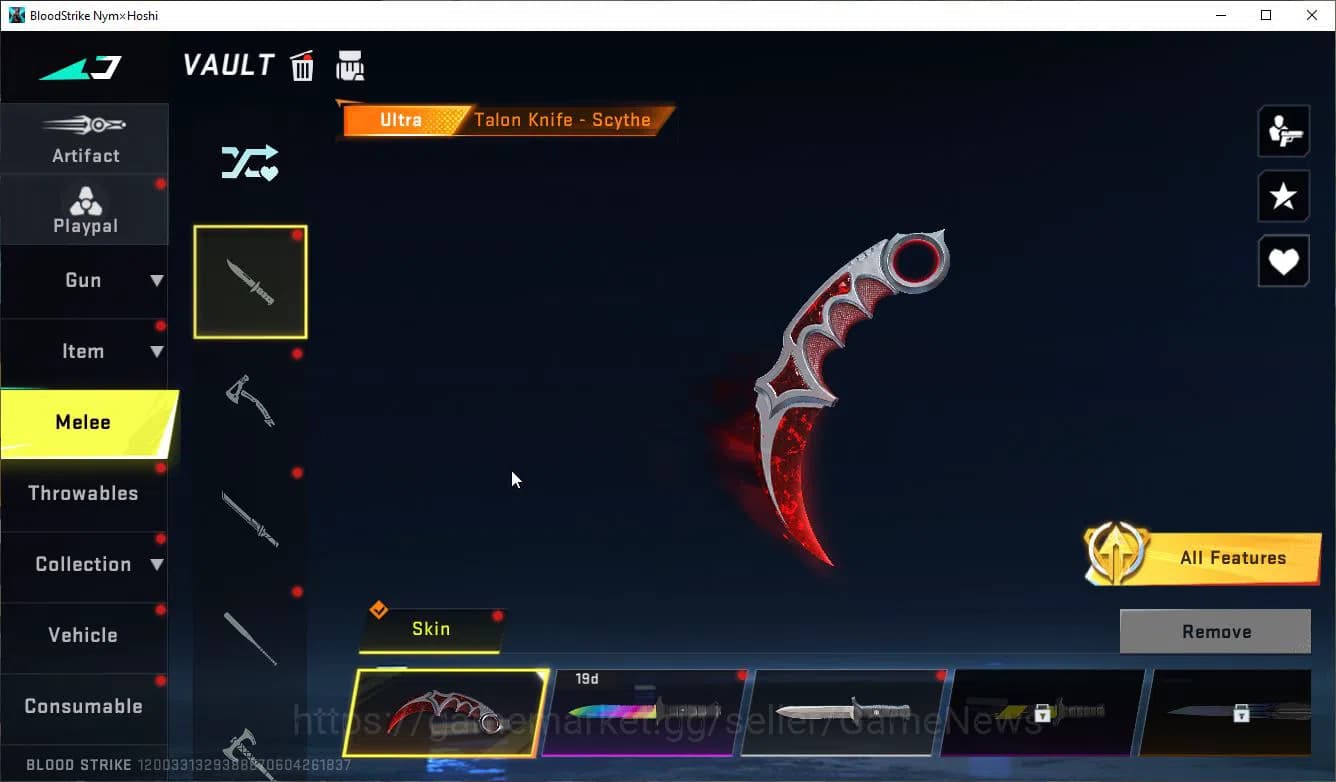Switch to the Throwables tab
Viewport: 1336px width, 782px height.
click(85, 493)
